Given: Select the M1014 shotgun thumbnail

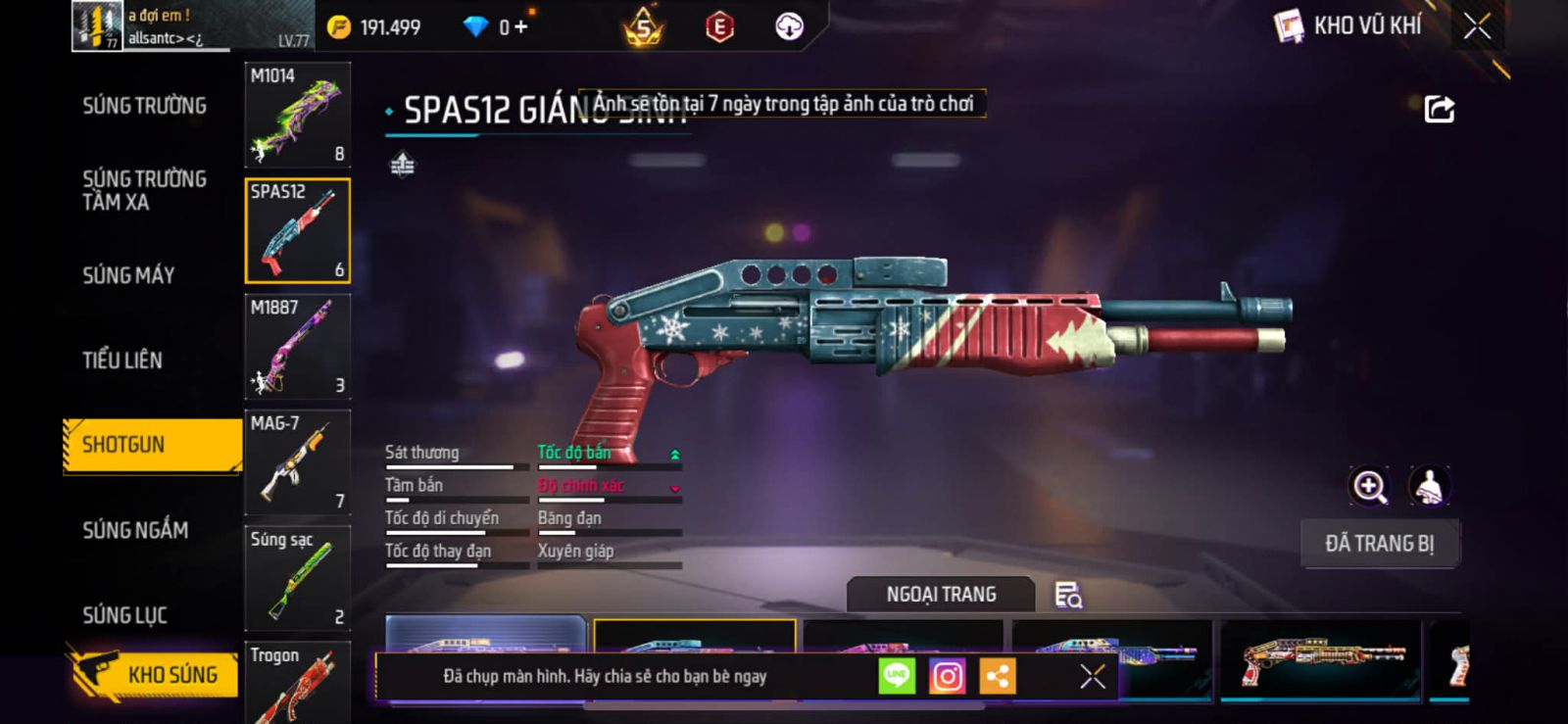Looking at the screenshot, I should (297, 115).
